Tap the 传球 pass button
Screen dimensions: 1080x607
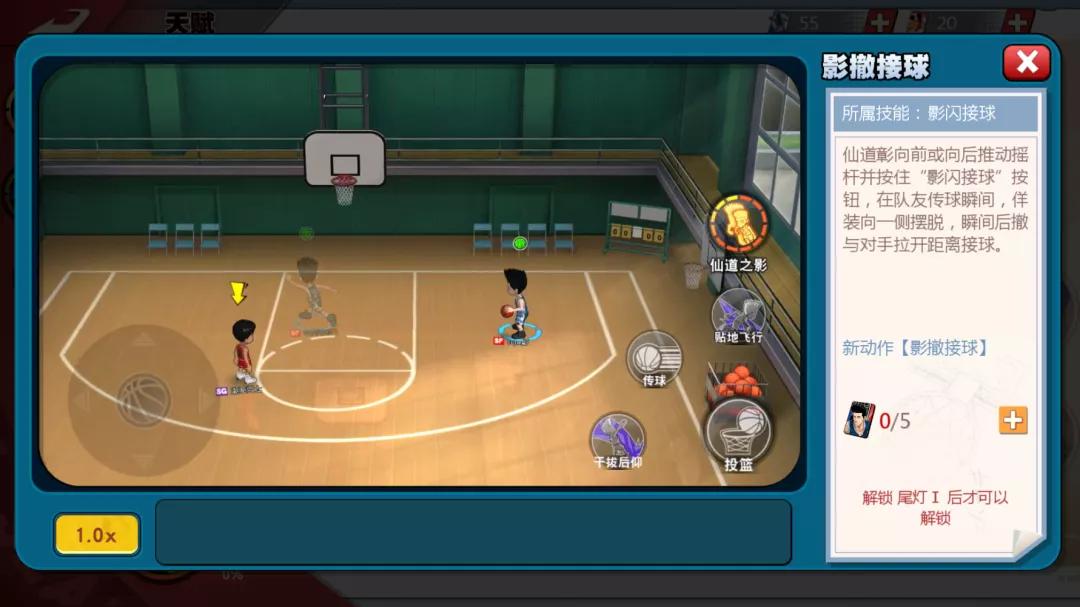pyautogui.click(x=655, y=356)
